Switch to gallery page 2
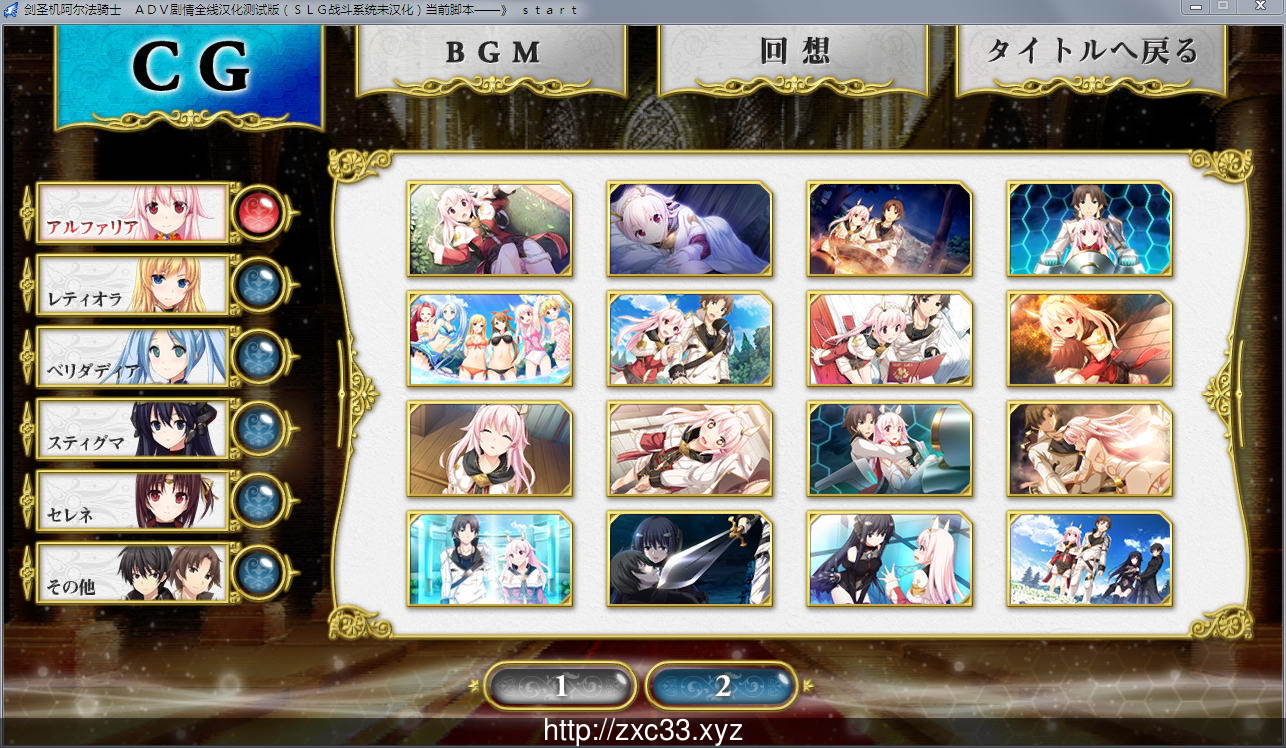The height and width of the screenshot is (748, 1286). pyautogui.click(x=722, y=686)
